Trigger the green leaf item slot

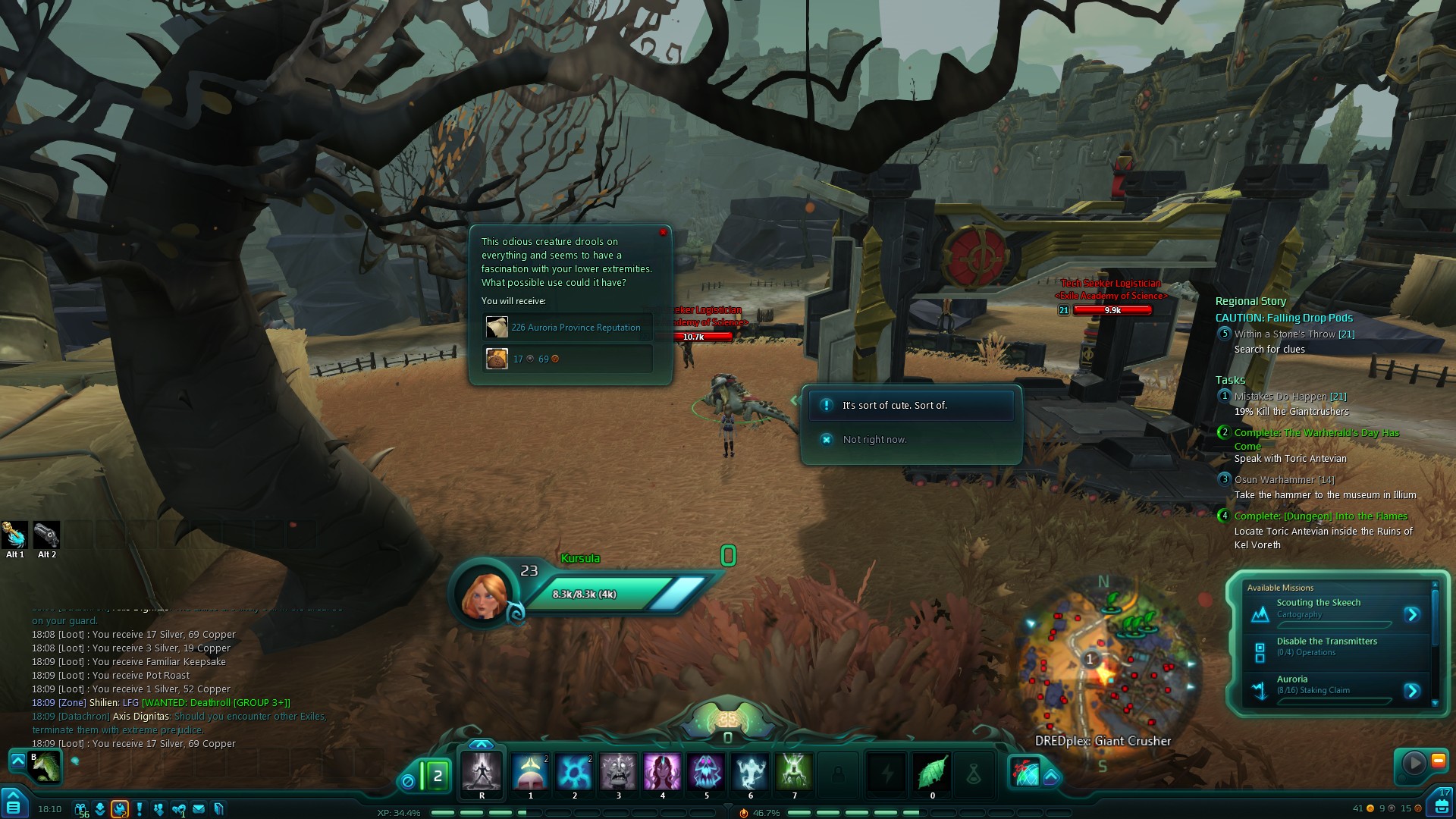pyautogui.click(x=932, y=773)
